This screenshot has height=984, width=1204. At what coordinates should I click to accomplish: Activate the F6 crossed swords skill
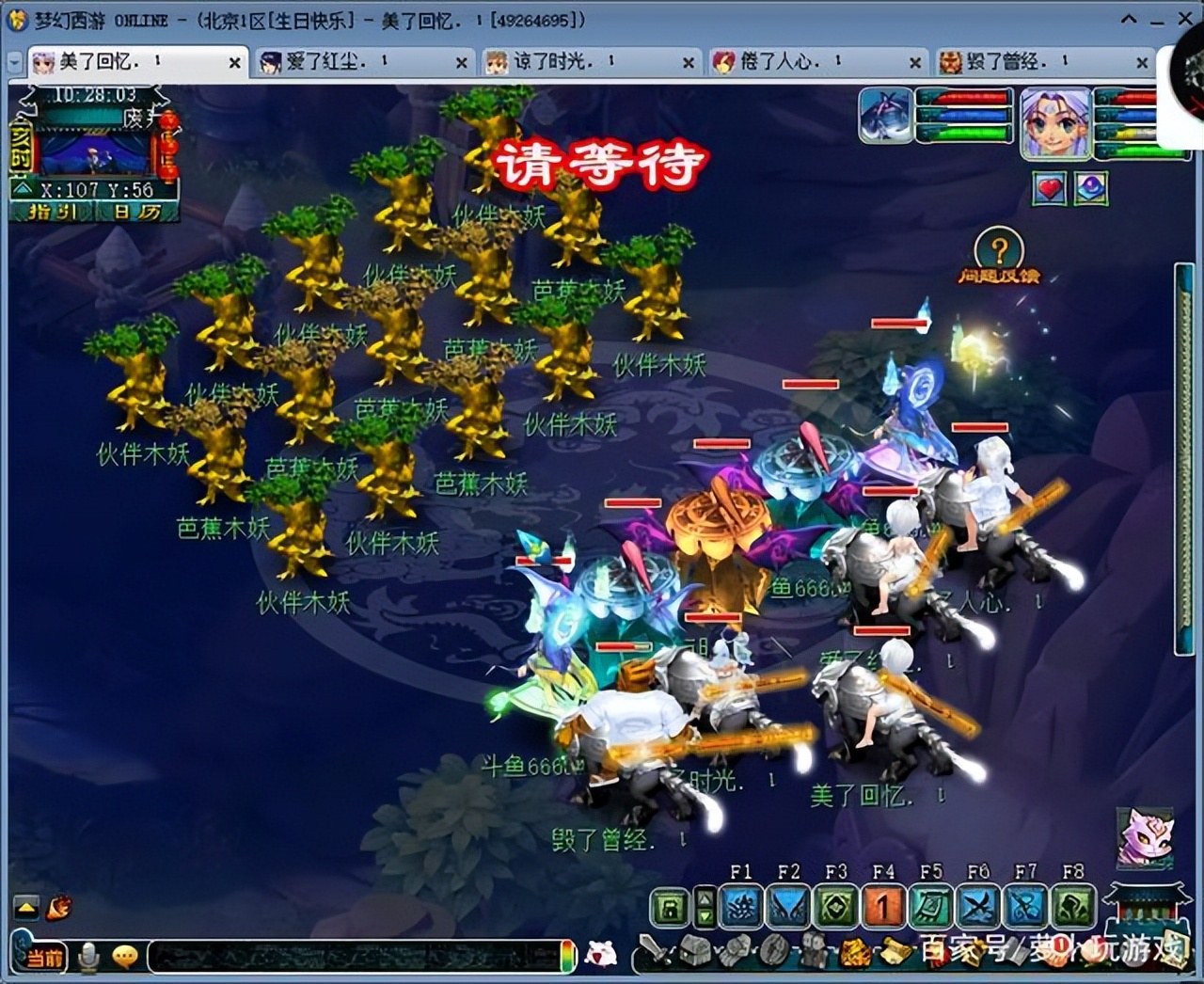click(x=978, y=907)
